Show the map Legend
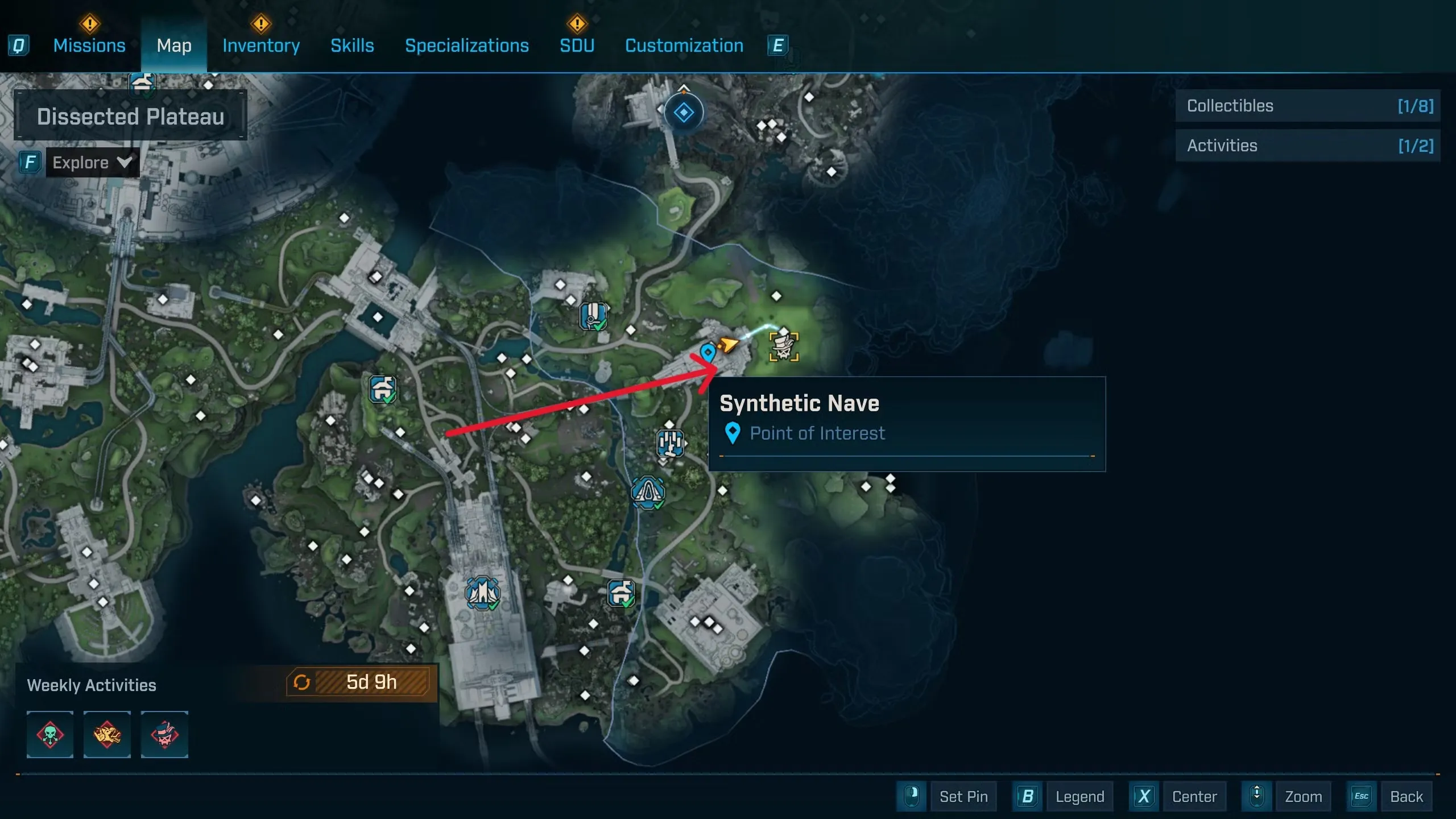 [x=1079, y=796]
